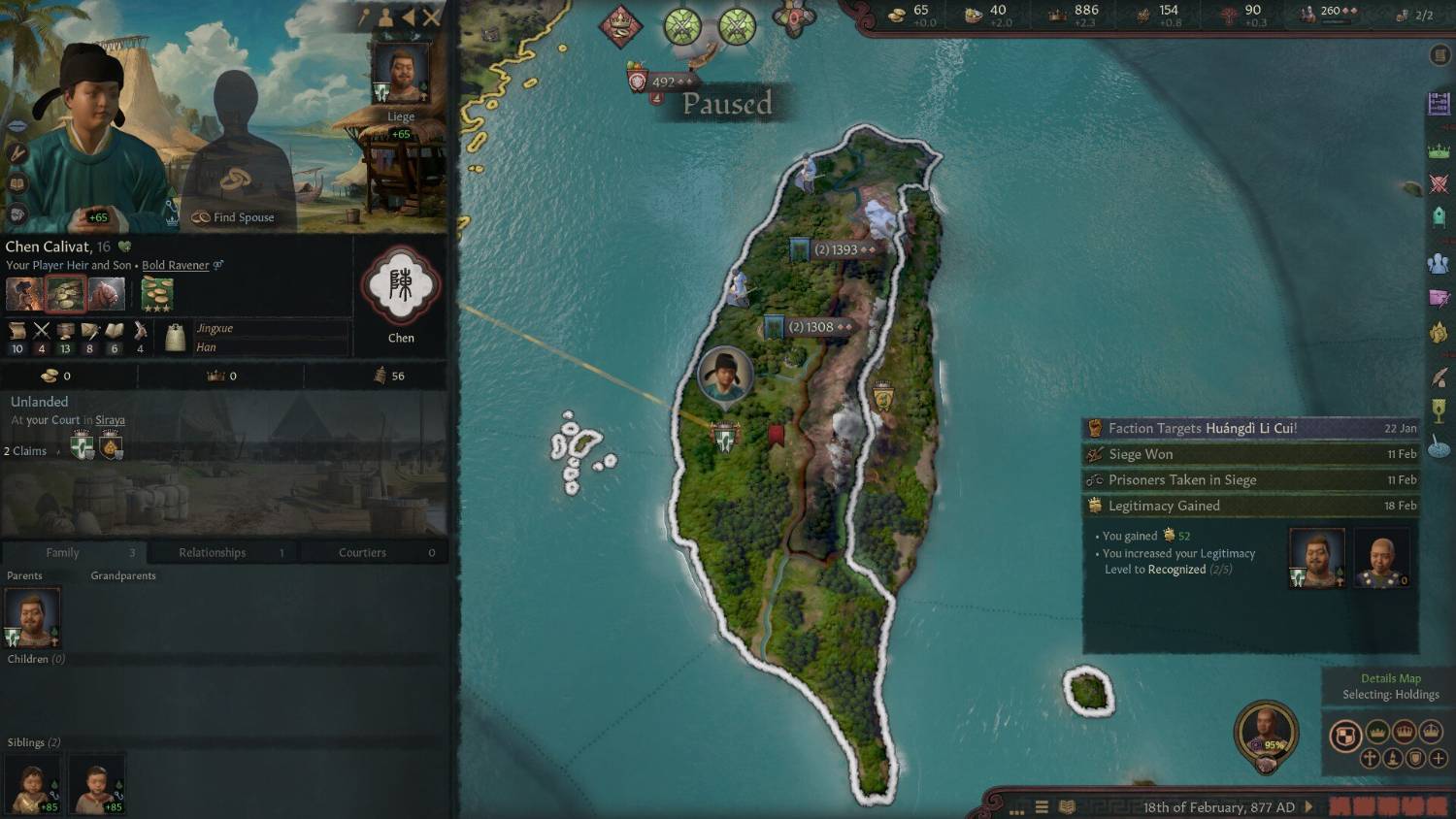Open the green crown realm menu
1456x819 pixels.
[x=1438, y=150]
